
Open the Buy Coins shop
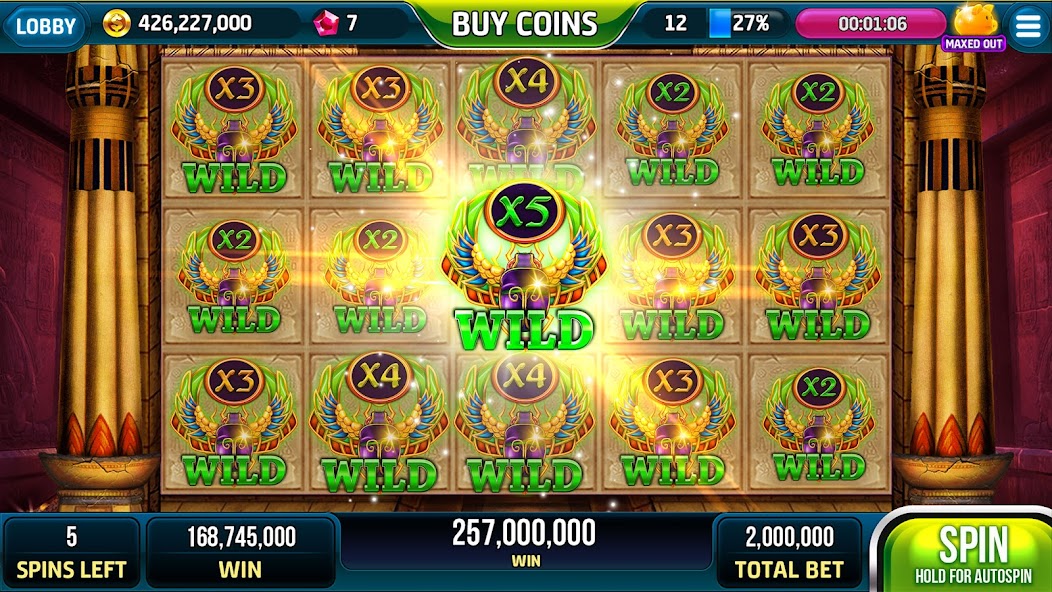coord(524,24)
